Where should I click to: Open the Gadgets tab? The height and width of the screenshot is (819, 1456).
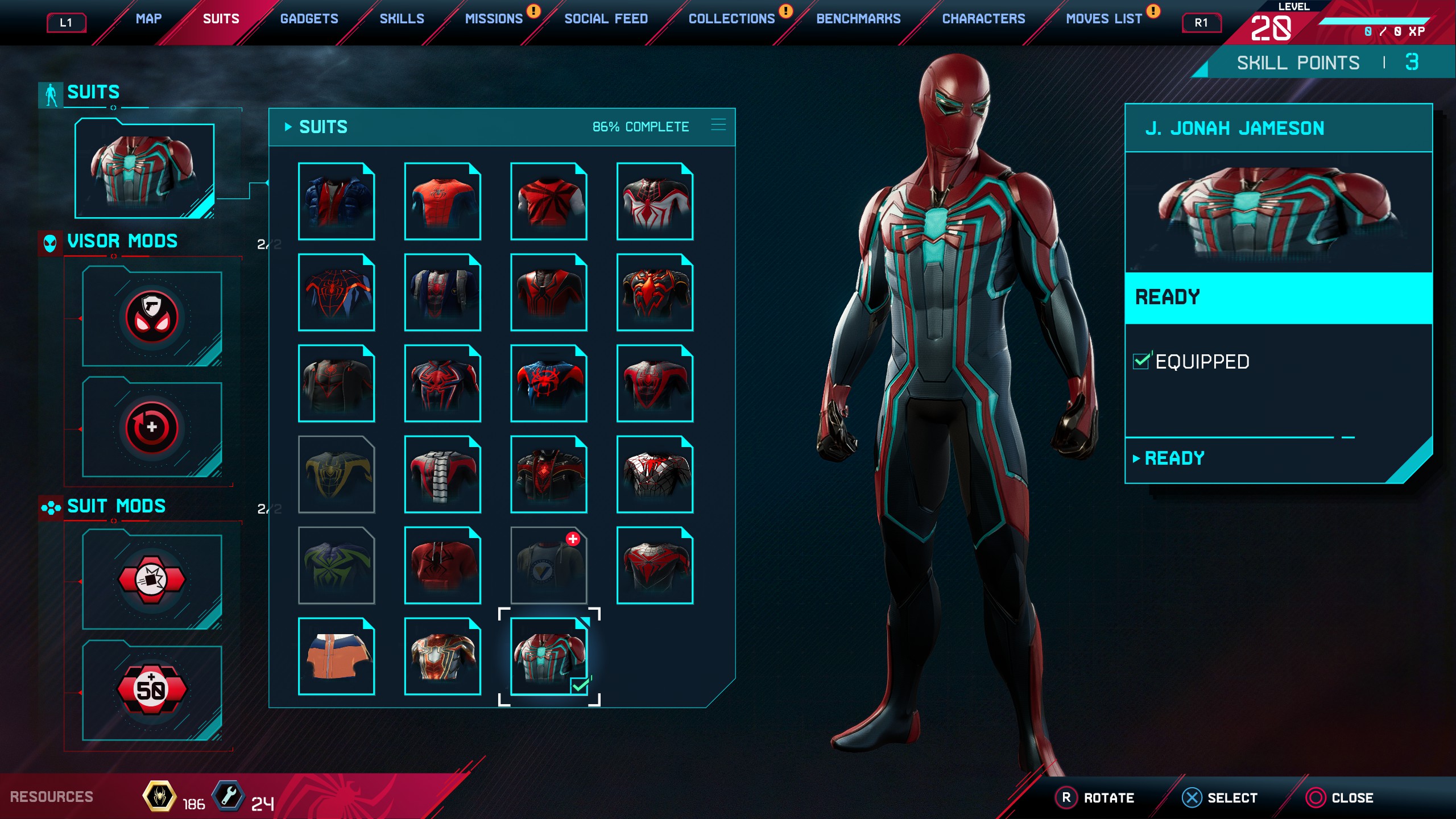(x=309, y=19)
